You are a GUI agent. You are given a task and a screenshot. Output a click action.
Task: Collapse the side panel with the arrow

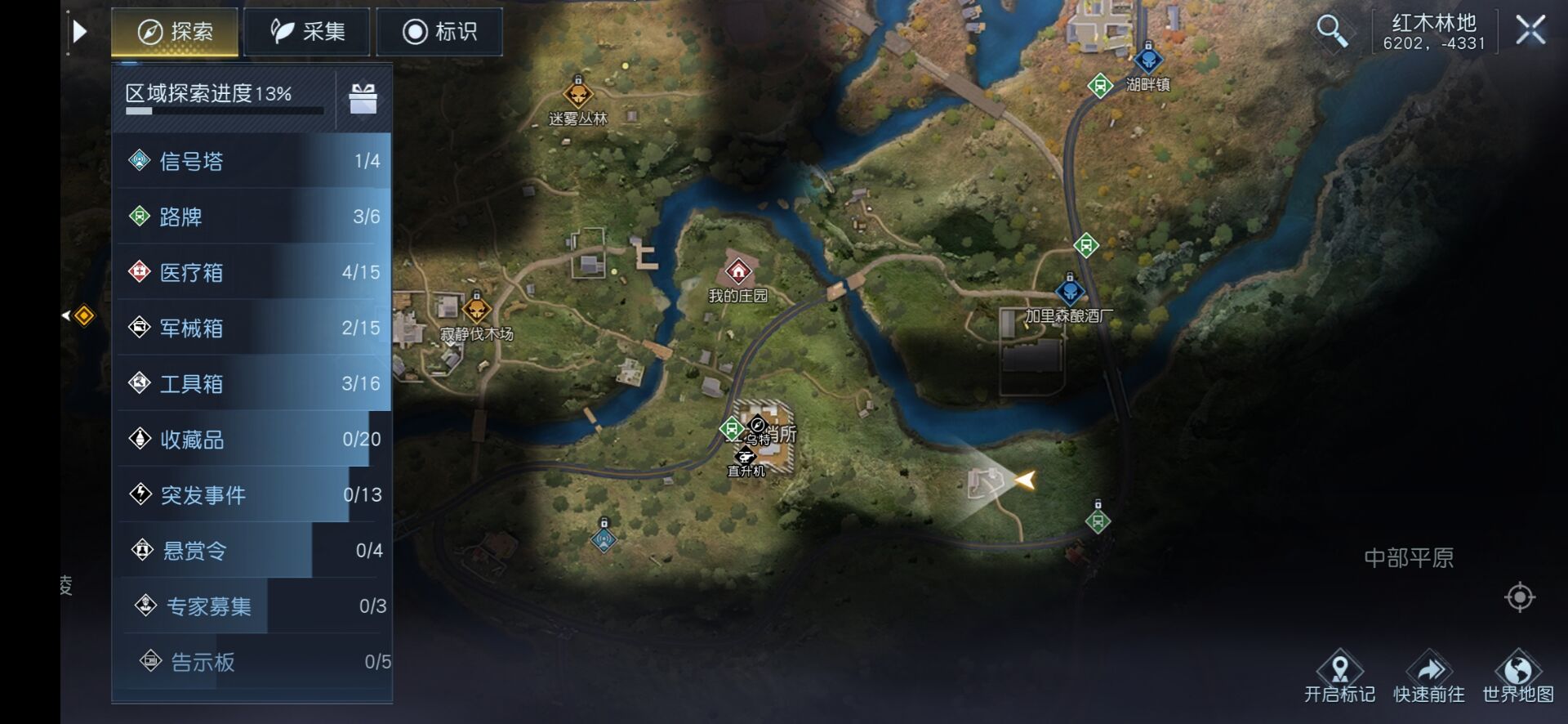tap(79, 32)
